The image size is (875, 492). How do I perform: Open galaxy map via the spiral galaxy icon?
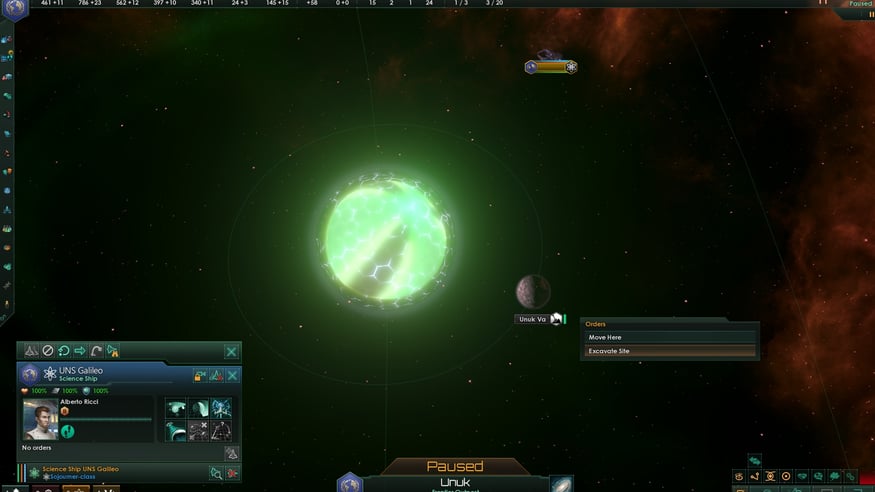[561, 484]
